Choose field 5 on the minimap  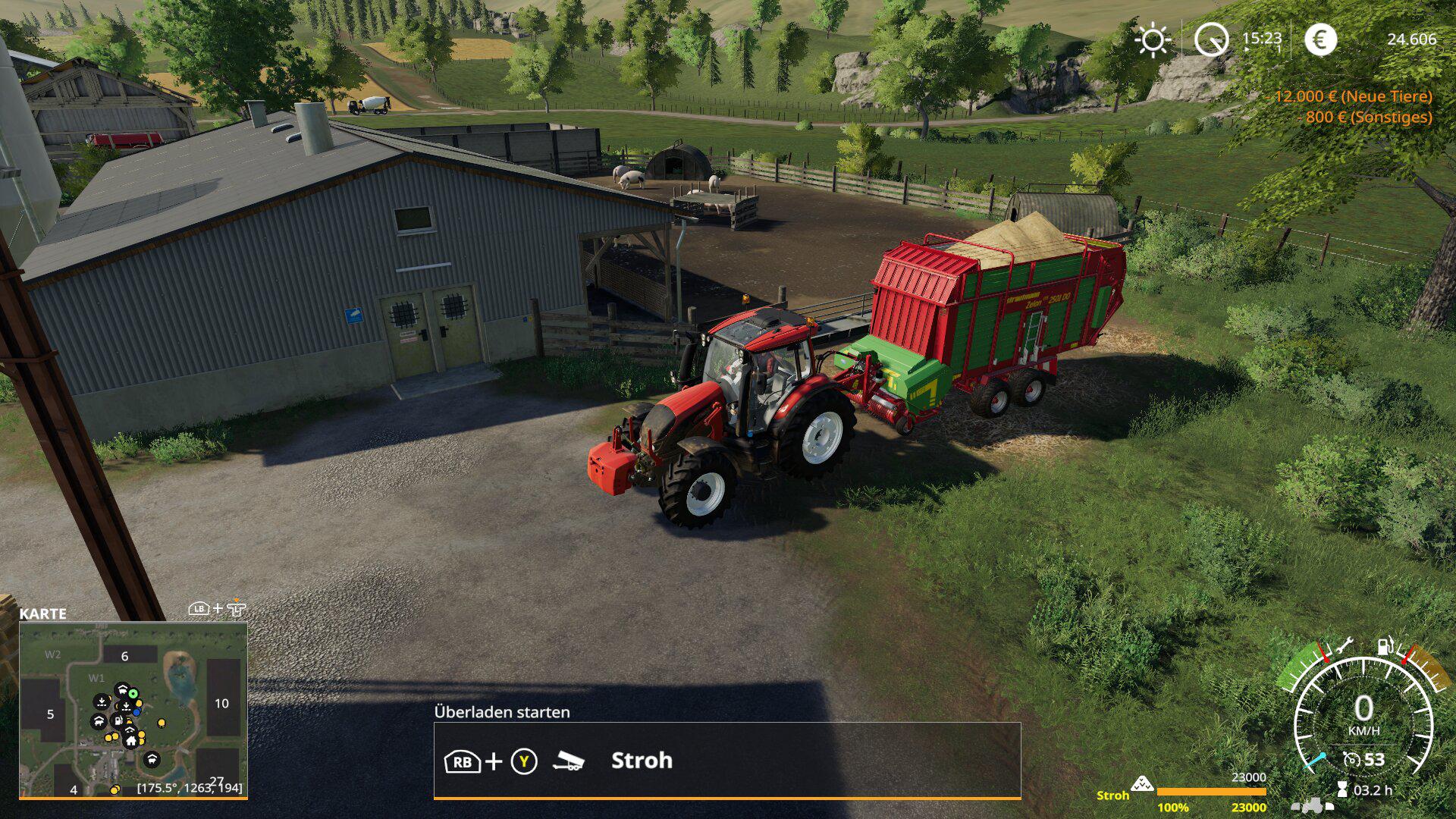[50, 714]
